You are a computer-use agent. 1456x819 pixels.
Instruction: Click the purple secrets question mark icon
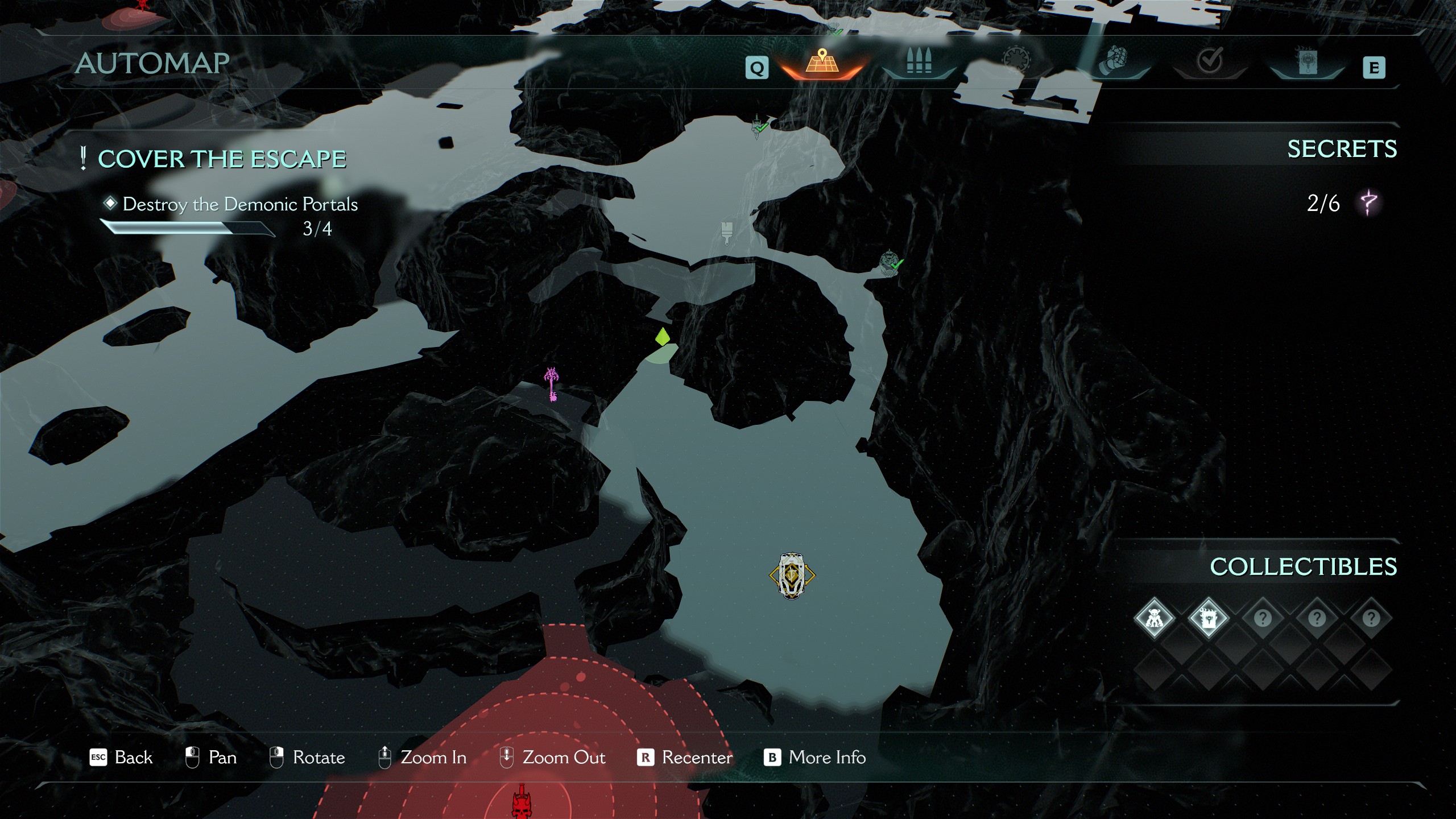click(x=1368, y=203)
